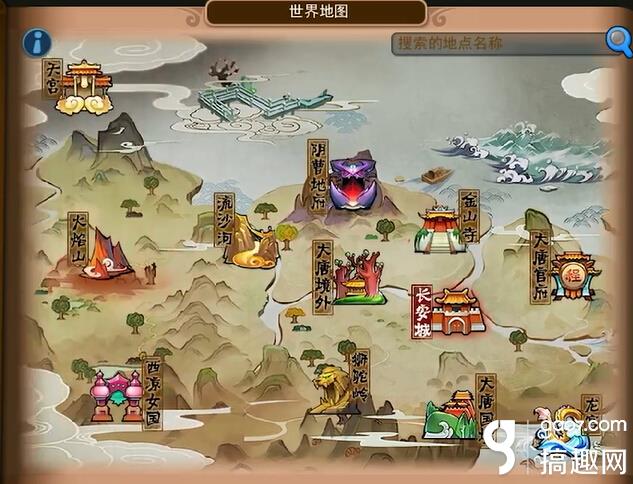Open the blue info icon
633x484 pixels.
coord(38,43)
